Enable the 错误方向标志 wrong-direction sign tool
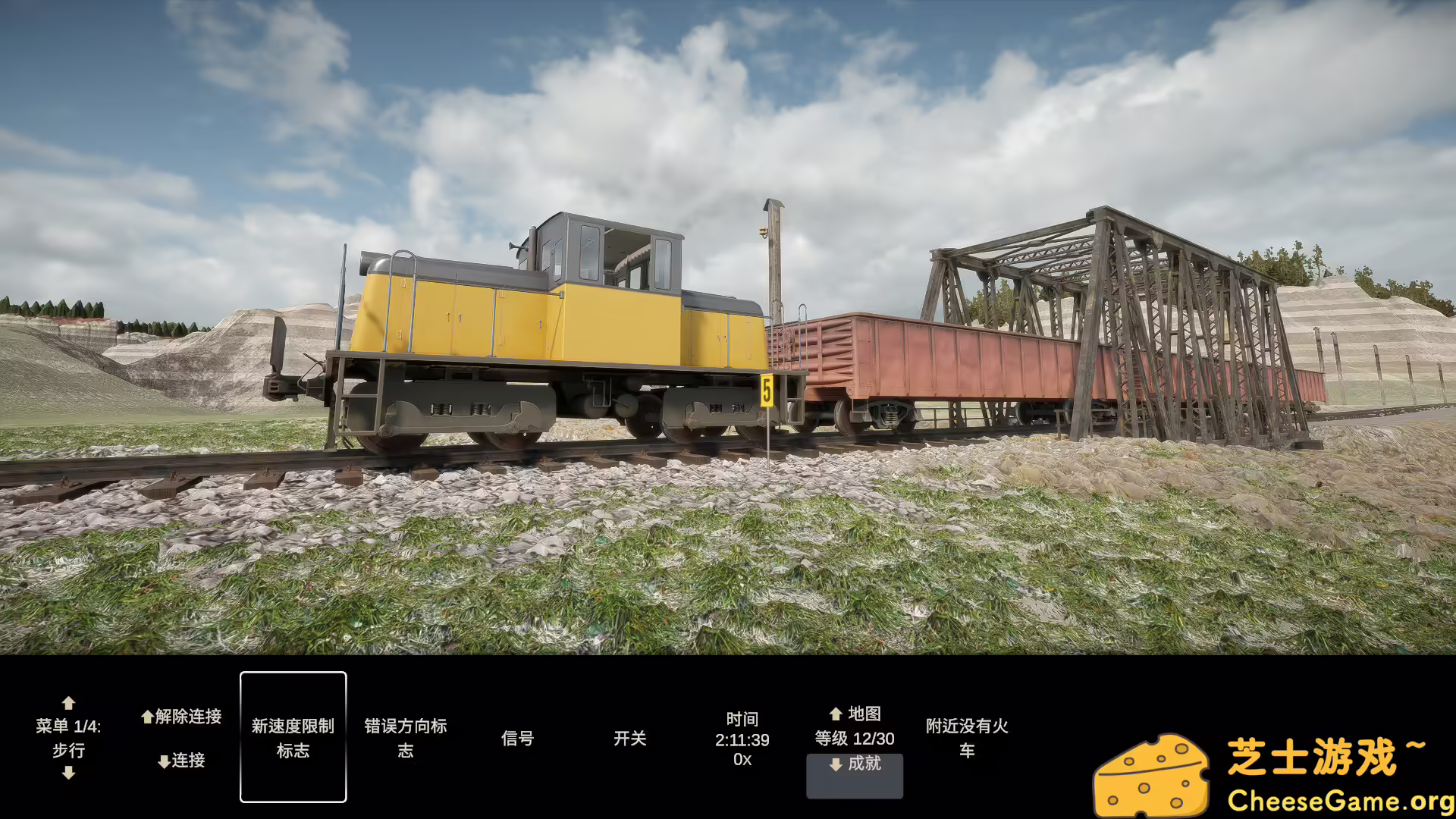The width and height of the screenshot is (1456, 819). (x=406, y=737)
